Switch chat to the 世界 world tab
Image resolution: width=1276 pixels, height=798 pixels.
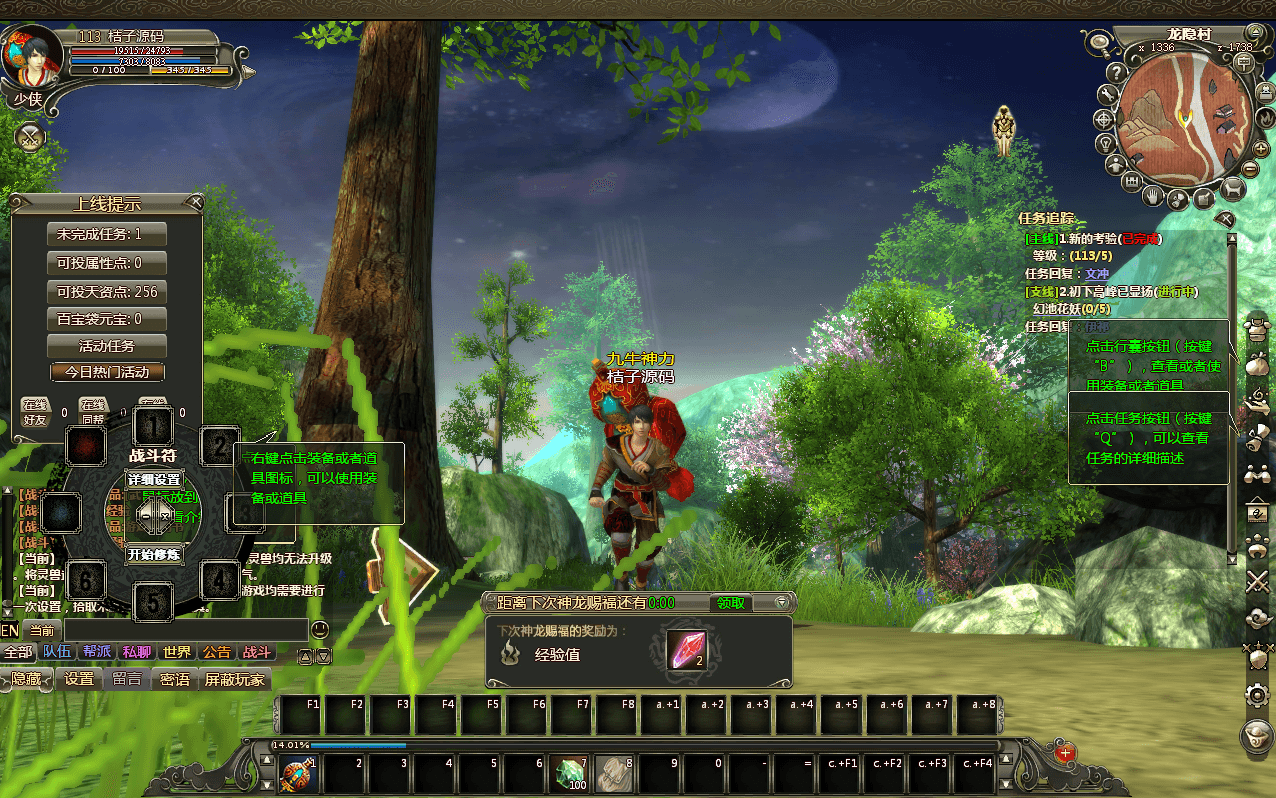177,652
